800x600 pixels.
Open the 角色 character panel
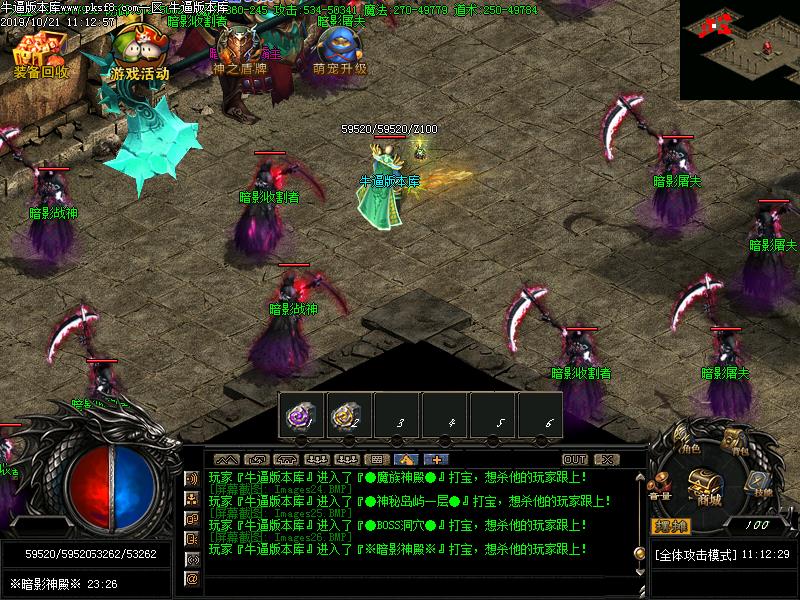(686, 442)
